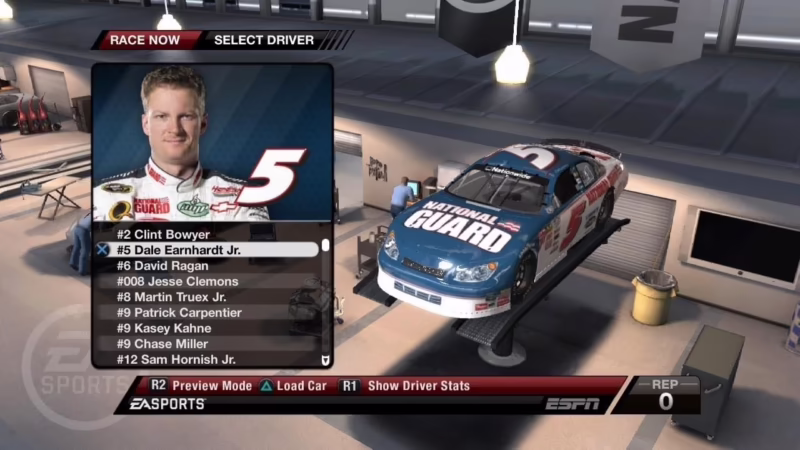Viewport: 800px width, 450px height.
Task: Select #9 Patrick Carpentier
Action: coord(180,313)
